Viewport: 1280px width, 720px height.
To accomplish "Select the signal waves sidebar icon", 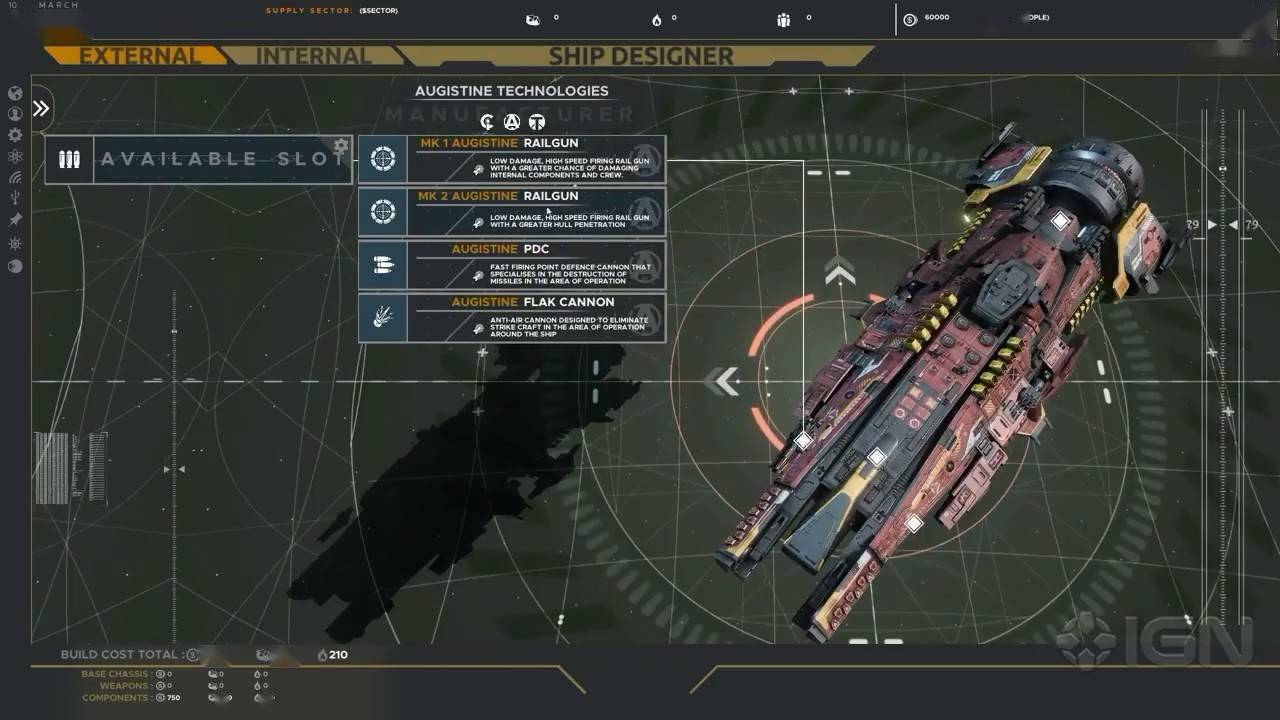I will 15,178.
